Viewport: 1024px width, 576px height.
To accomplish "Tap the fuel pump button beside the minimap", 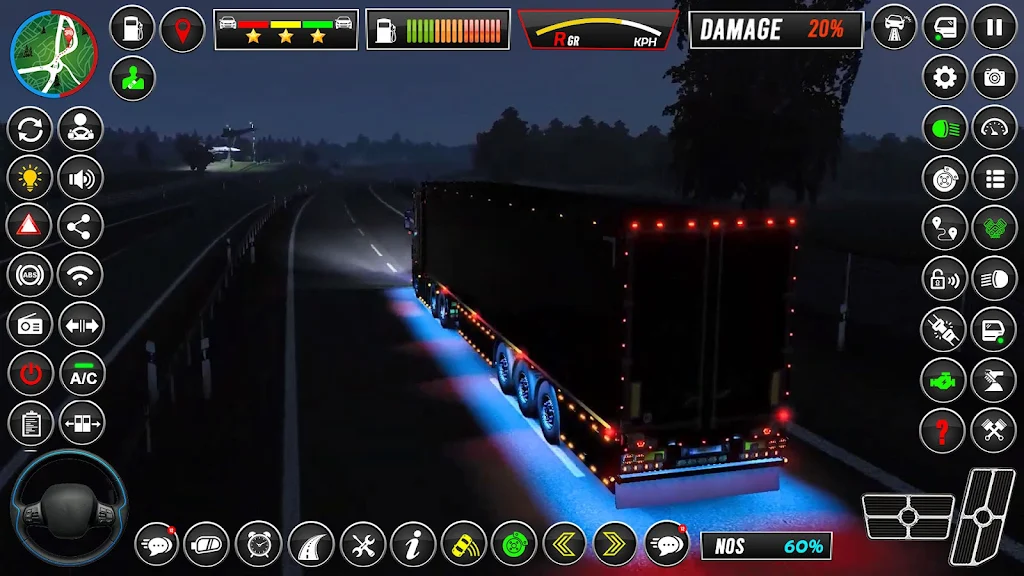I will coord(131,28).
